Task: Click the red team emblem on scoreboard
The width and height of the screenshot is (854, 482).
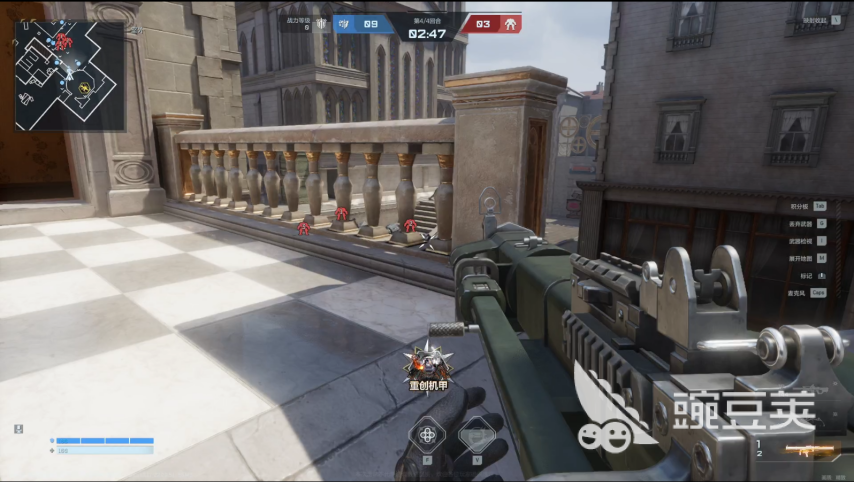Action: (x=509, y=23)
